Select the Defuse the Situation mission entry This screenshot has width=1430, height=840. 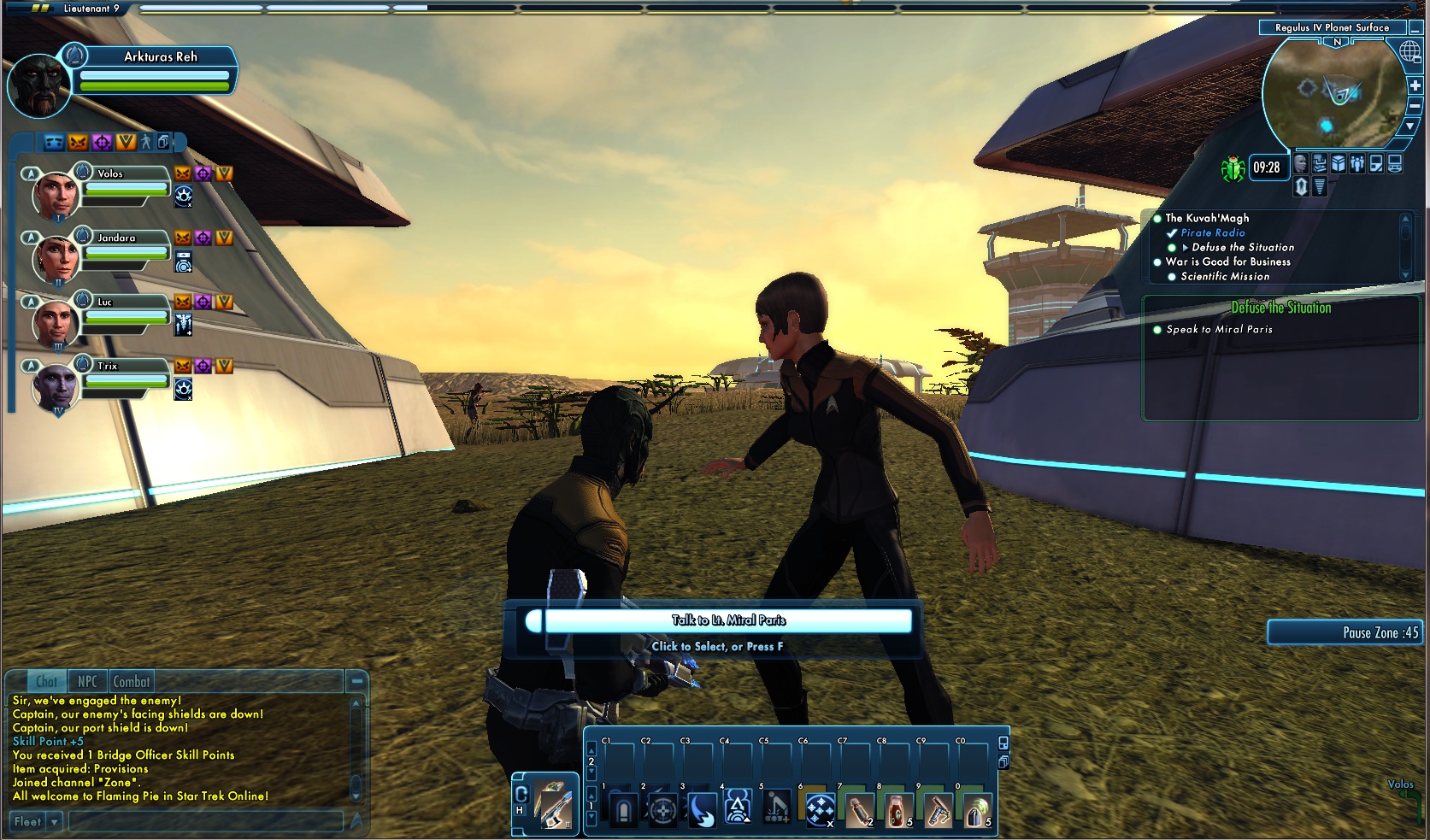pyautogui.click(x=1242, y=247)
